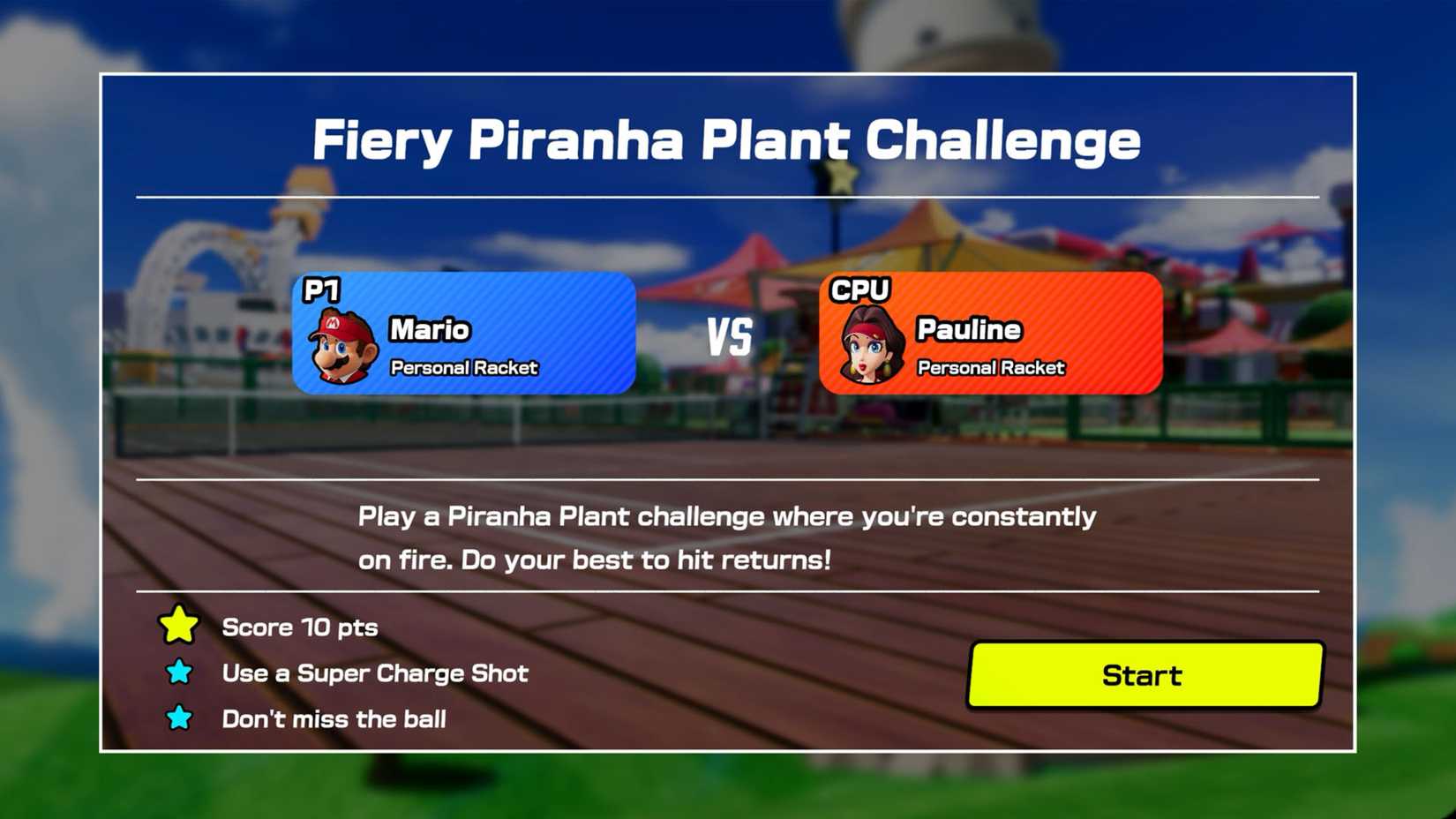The height and width of the screenshot is (819, 1456).
Task: Toggle the Score 10 pts objective
Action: [300, 627]
